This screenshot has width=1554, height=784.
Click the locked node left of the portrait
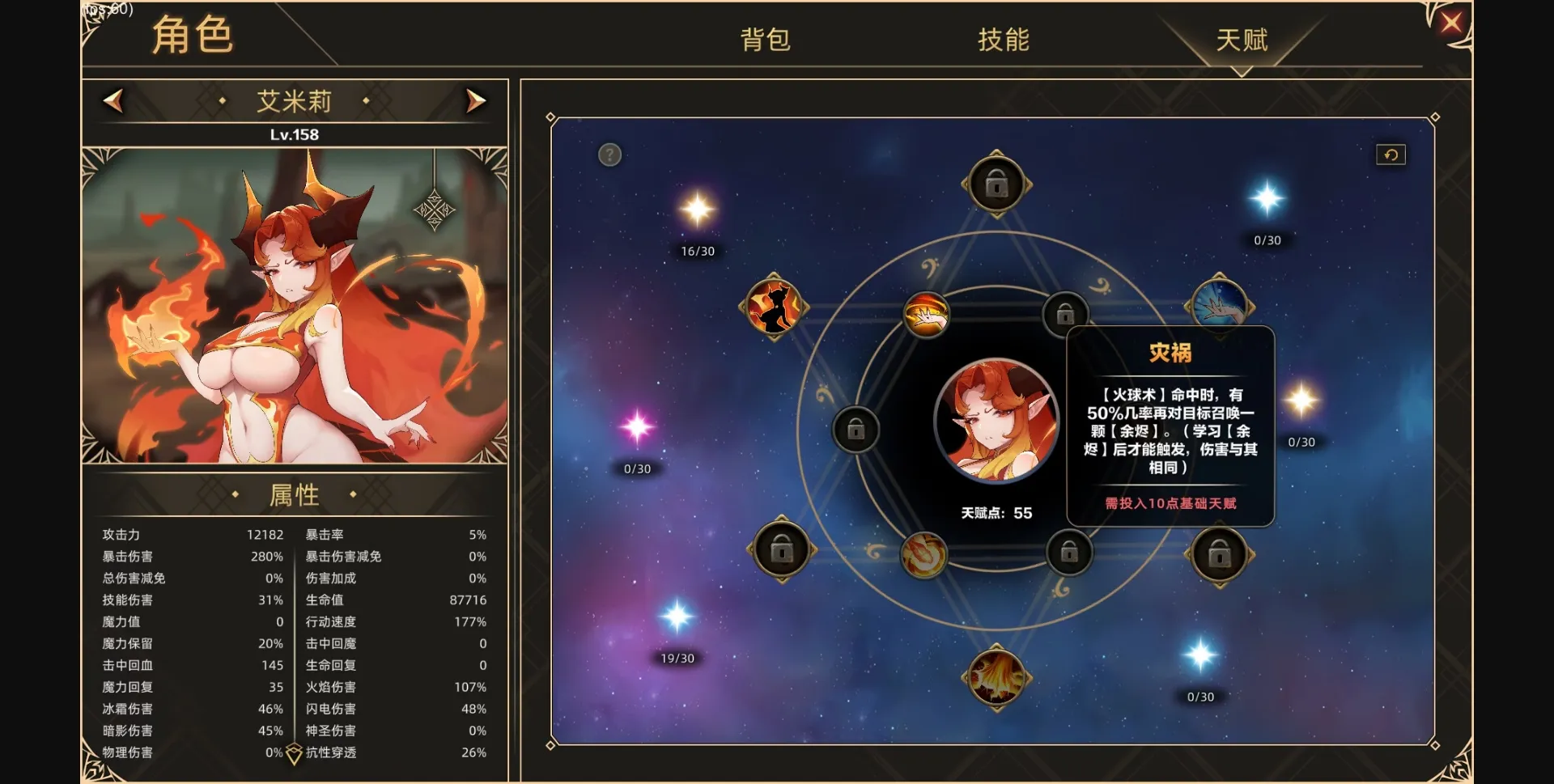(856, 429)
